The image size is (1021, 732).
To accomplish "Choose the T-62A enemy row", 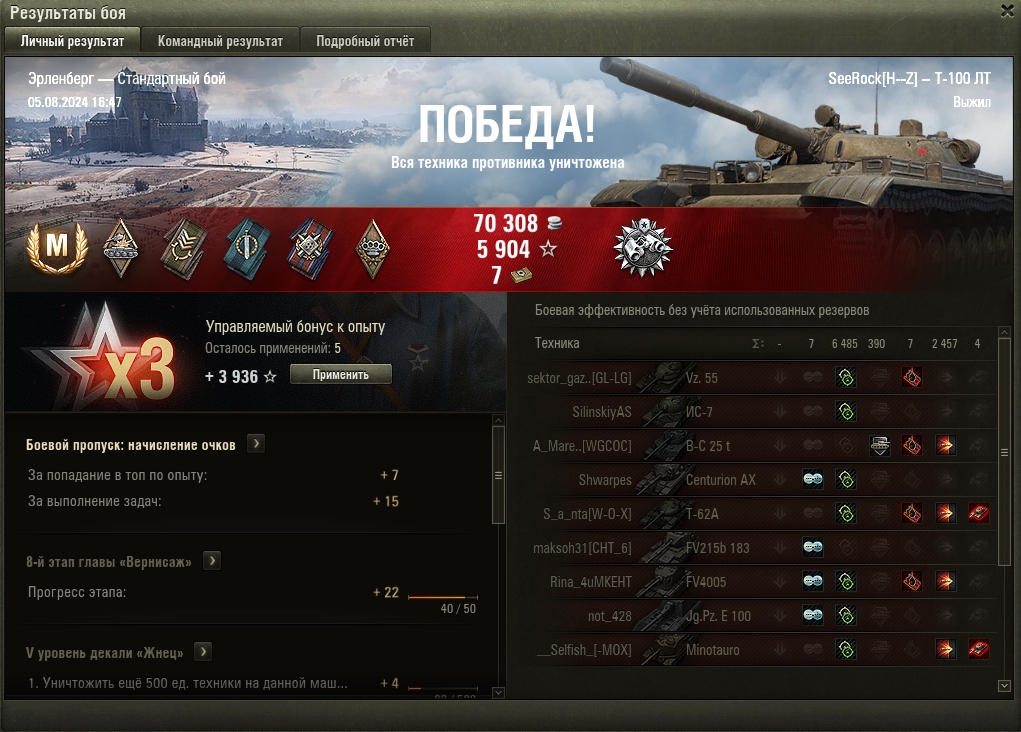I will pos(702,514).
